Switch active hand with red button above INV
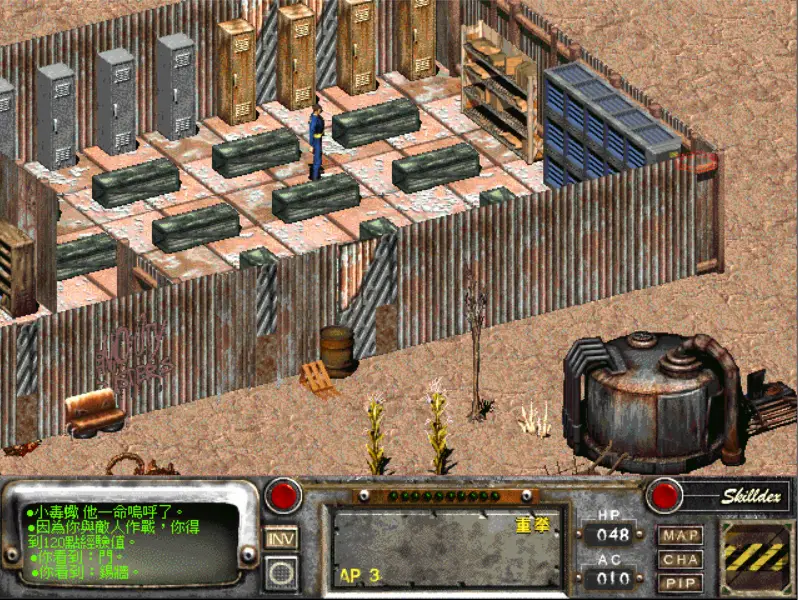Image resolution: width=798 pixels, height=600 pixels. coord(282,495)
